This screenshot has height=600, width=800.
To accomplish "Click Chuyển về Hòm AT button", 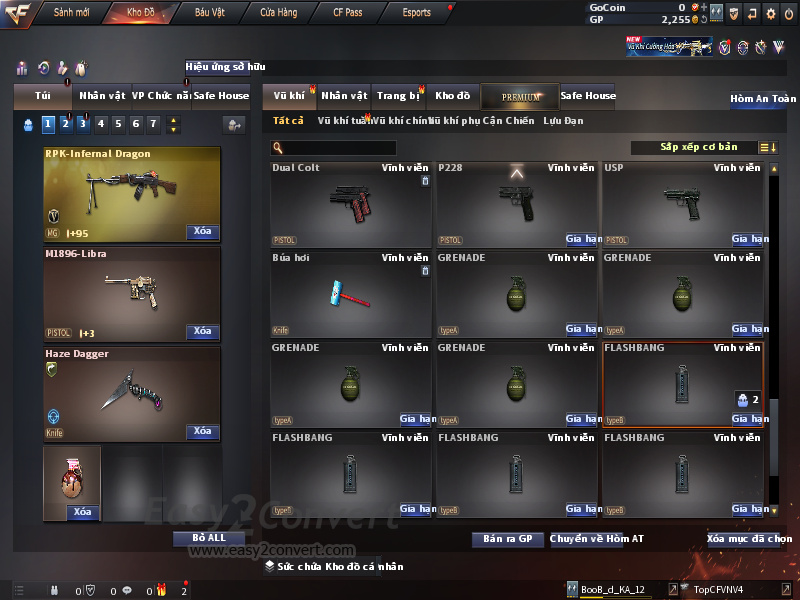I will (596, 539).
